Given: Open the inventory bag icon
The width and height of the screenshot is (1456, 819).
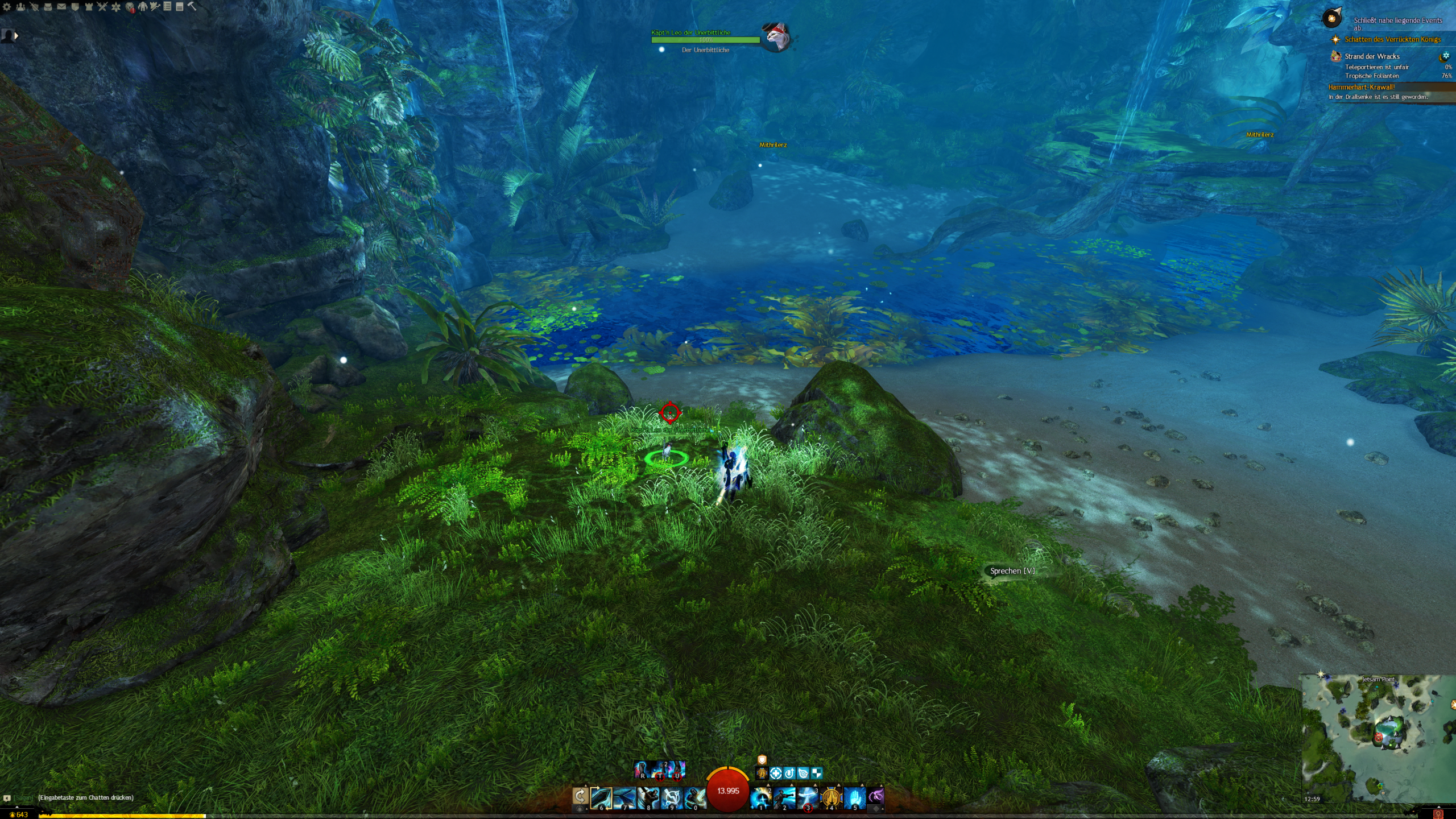Looking at the screenshot, I should click(48, 7).
